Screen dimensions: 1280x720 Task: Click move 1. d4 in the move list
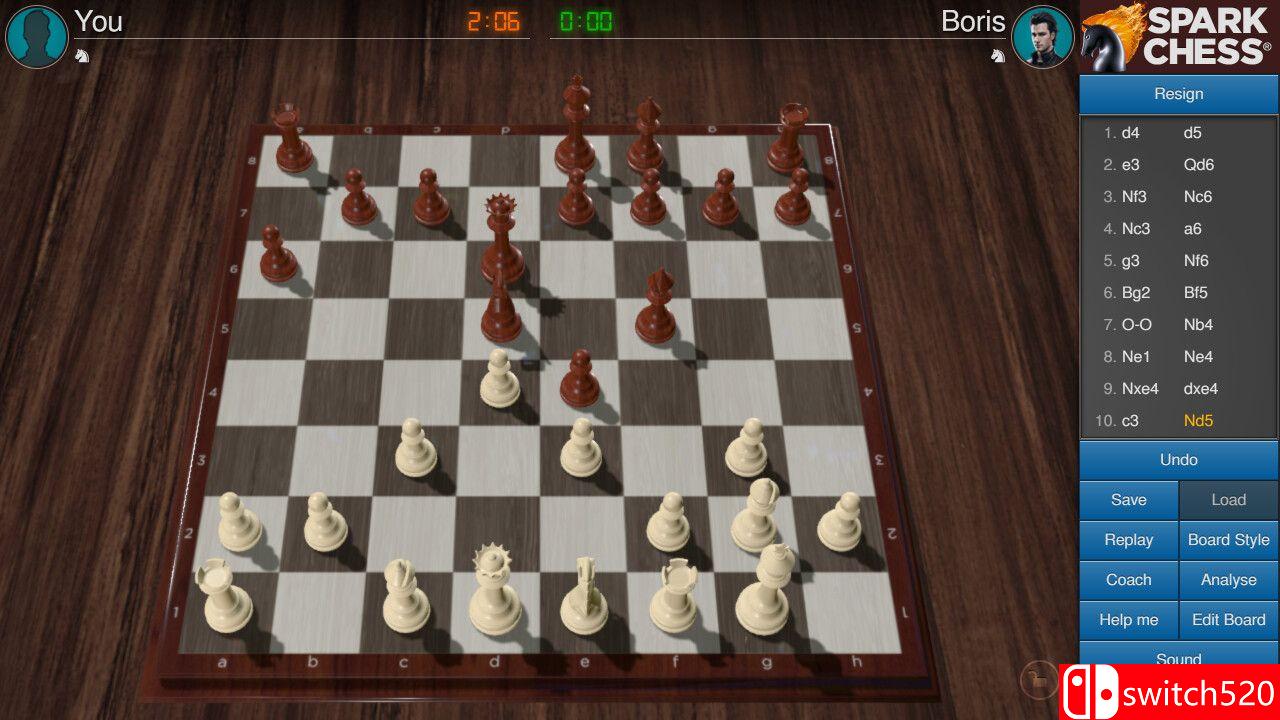pos(1131,132)
